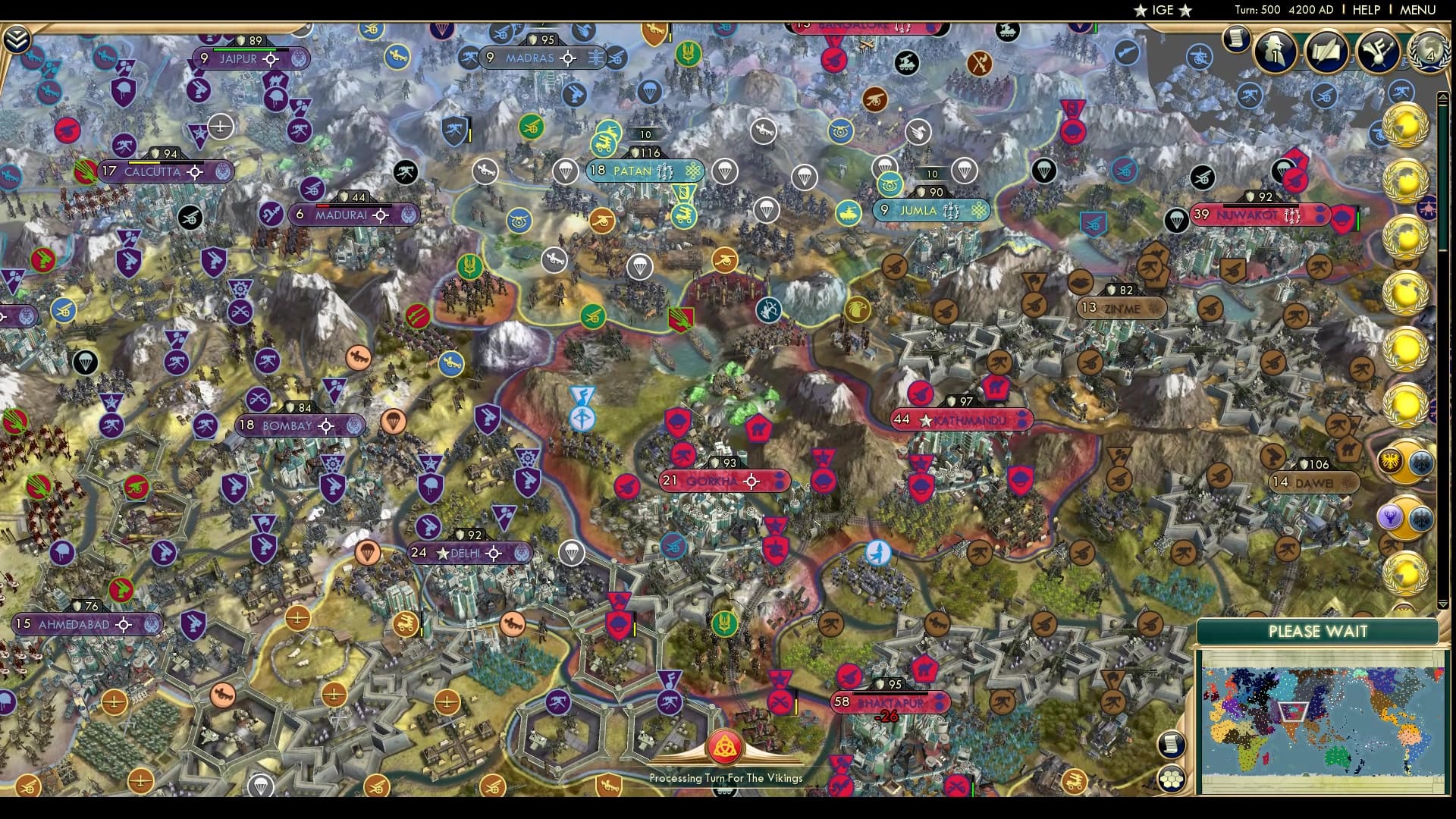Click HELP in the top bar
This screenshot has width=1456, height=819.
[x=1365, y=10]
